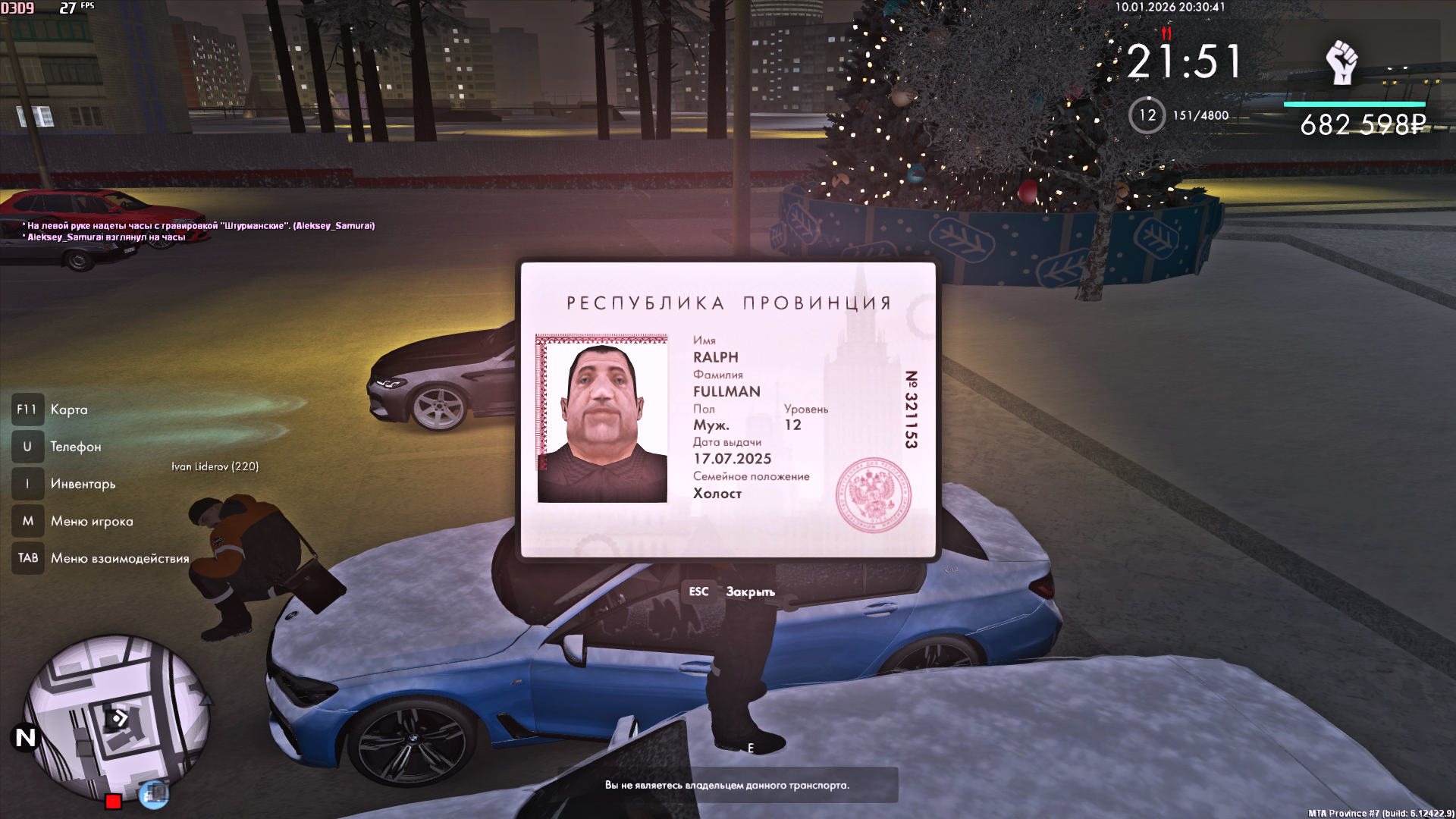Click the 682 598₽ money display
The height and width of the screenshot is (819, 1456).
(x=1361, y=124)
